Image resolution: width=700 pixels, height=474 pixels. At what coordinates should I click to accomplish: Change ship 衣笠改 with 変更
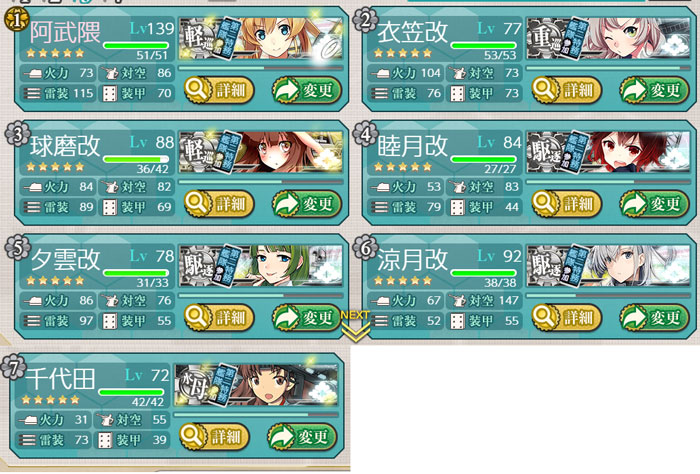(654, 90)
